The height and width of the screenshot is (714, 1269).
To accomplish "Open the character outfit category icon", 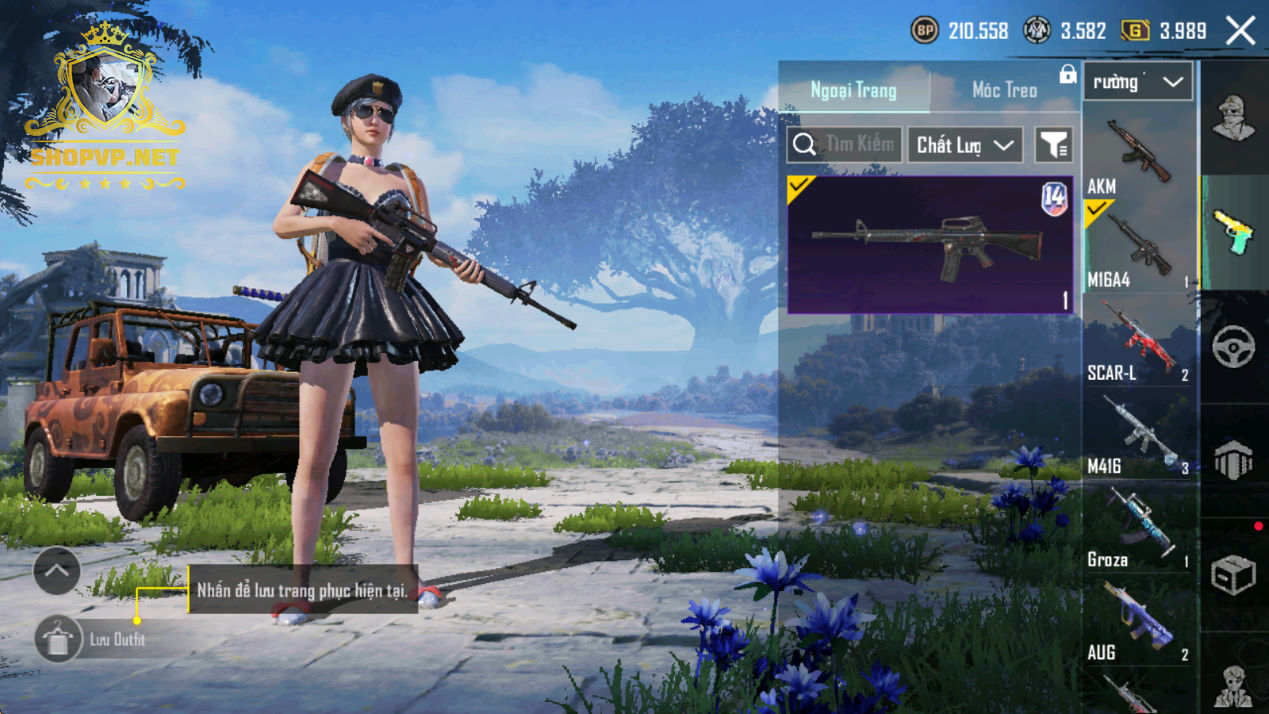I will (x=1233, y=118).
